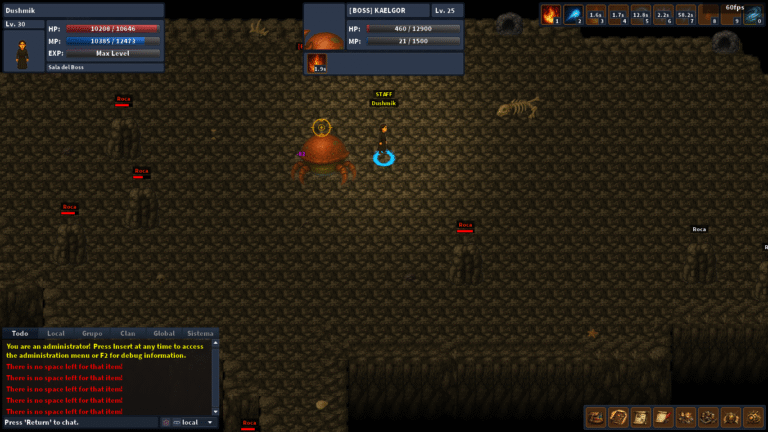
Task: View the Sistema chat tab
Action: tap(200, 333)
